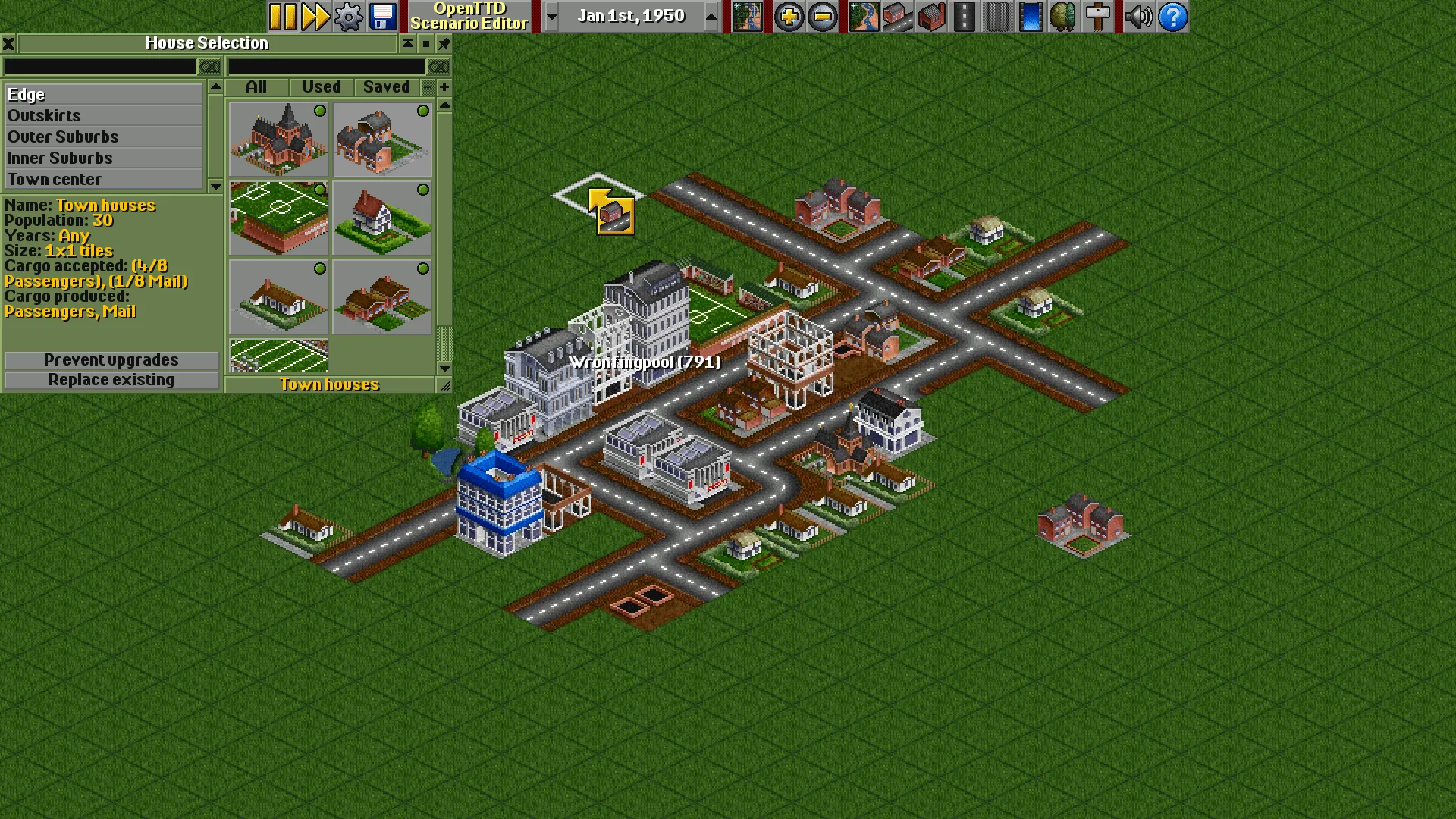Open the sound speaker menu

[1138, 17]
